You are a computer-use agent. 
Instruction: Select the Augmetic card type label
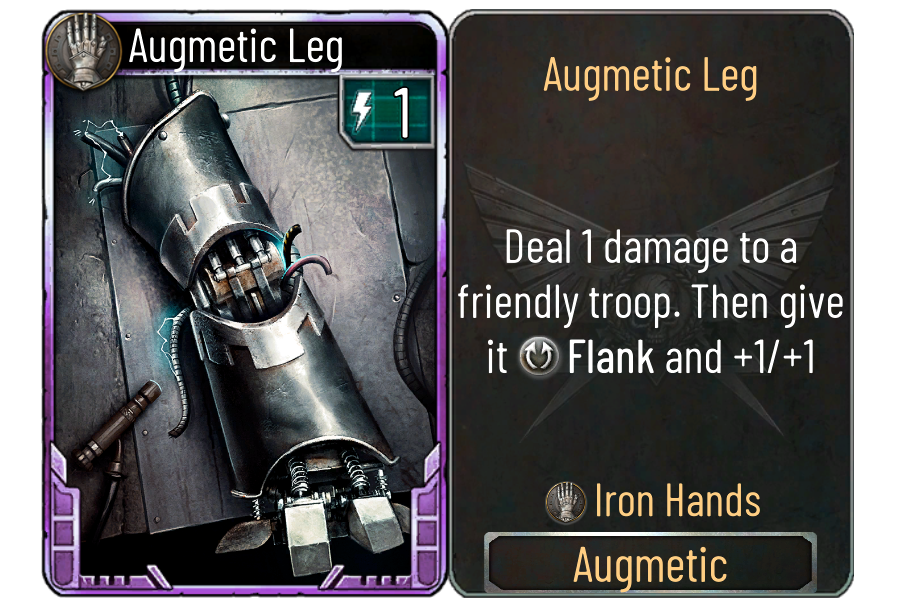click(x=650, y=565)
